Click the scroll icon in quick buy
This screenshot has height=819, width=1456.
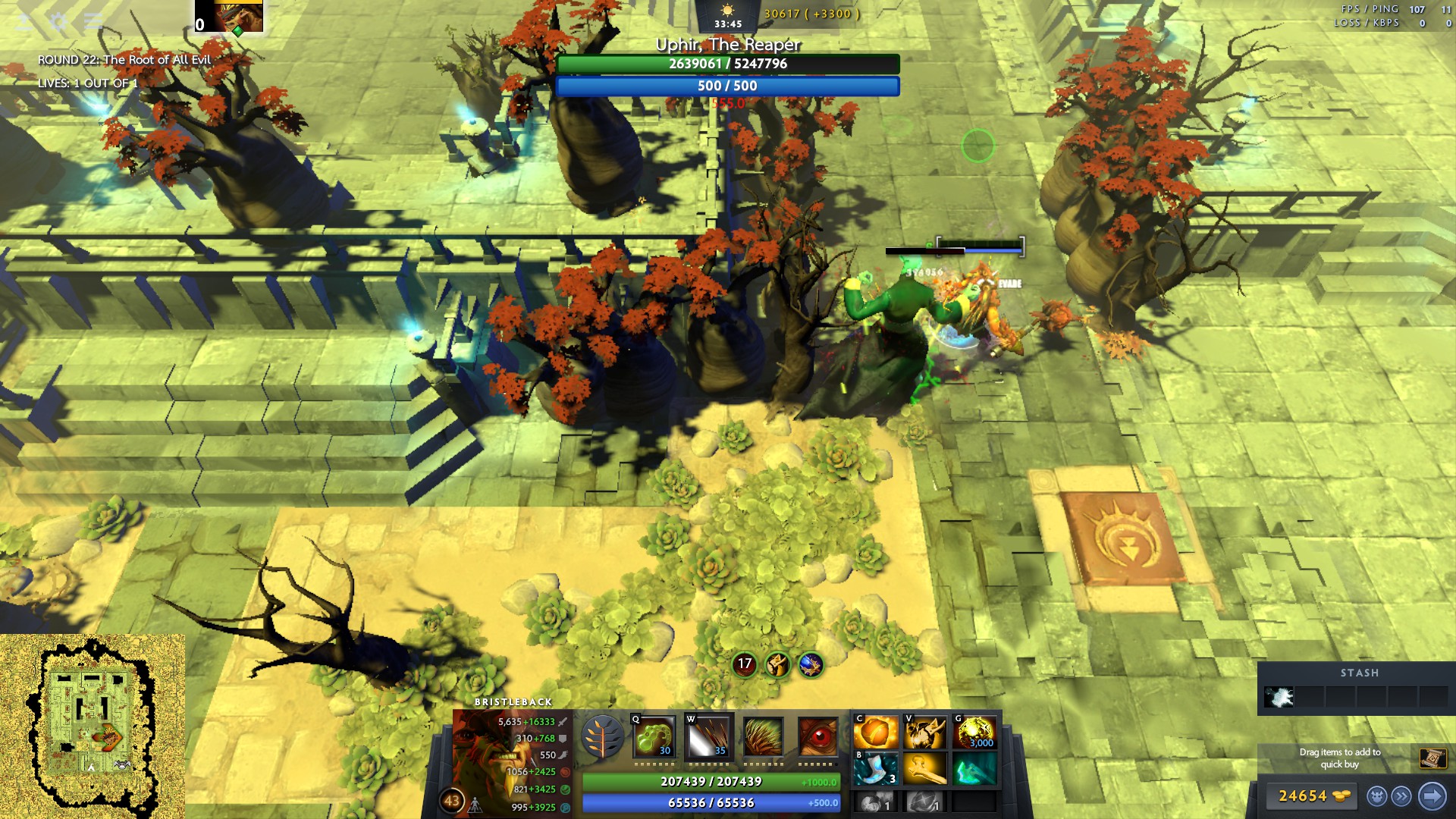point(1432,758)
